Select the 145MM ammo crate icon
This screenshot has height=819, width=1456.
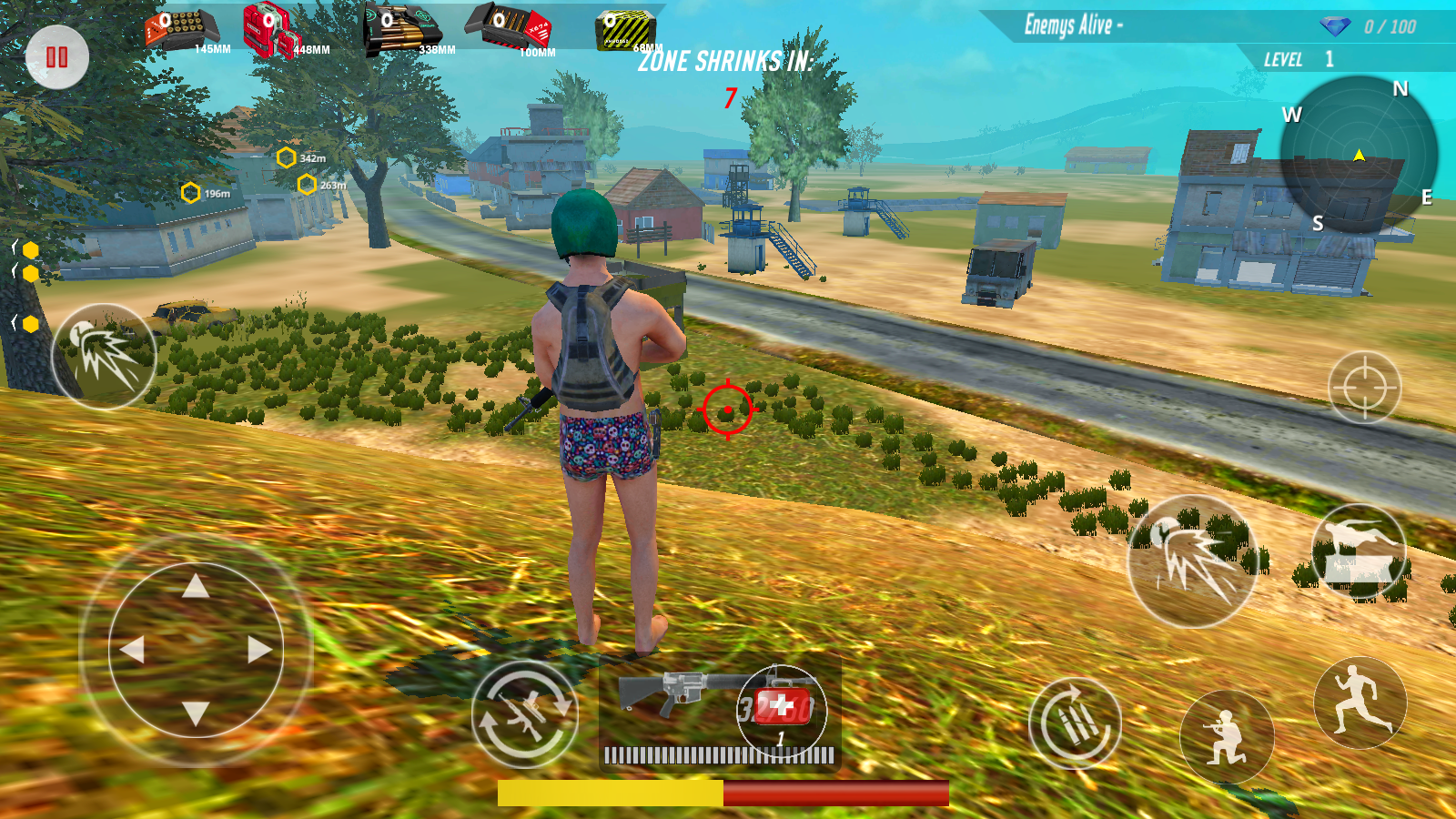(x=182, y=30)
